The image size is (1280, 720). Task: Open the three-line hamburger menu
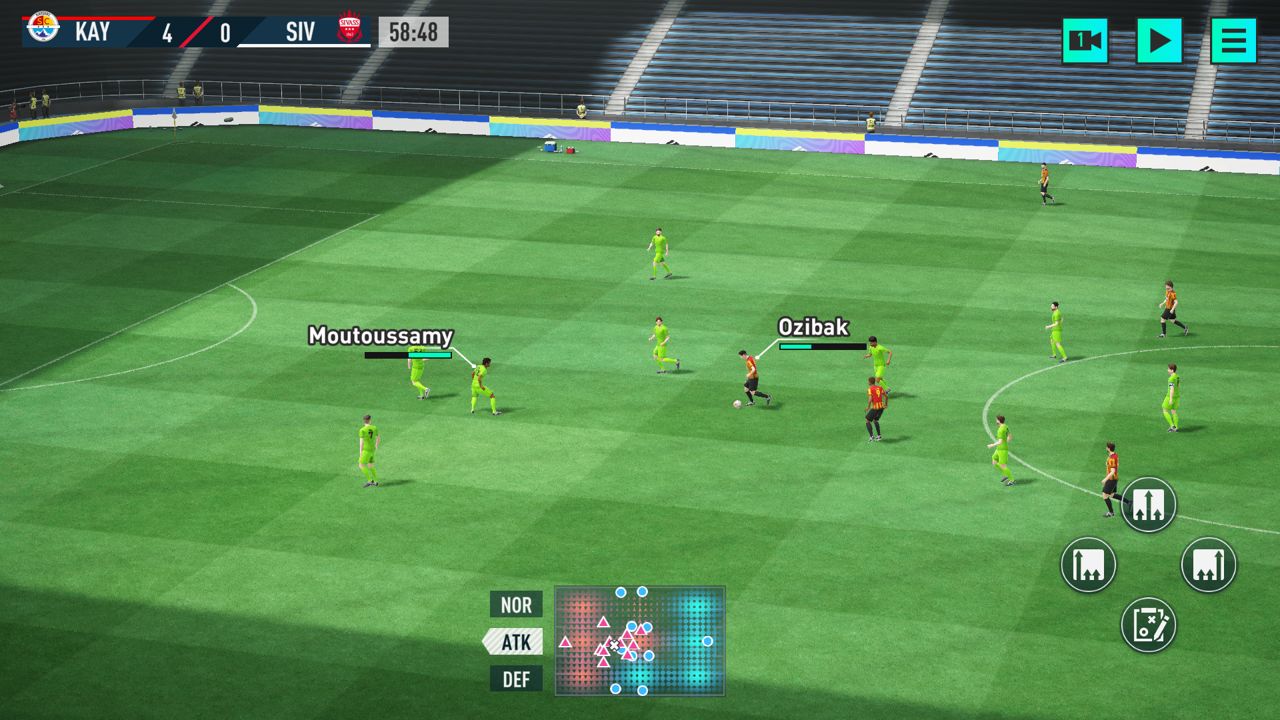click(x=1233, y=41)
